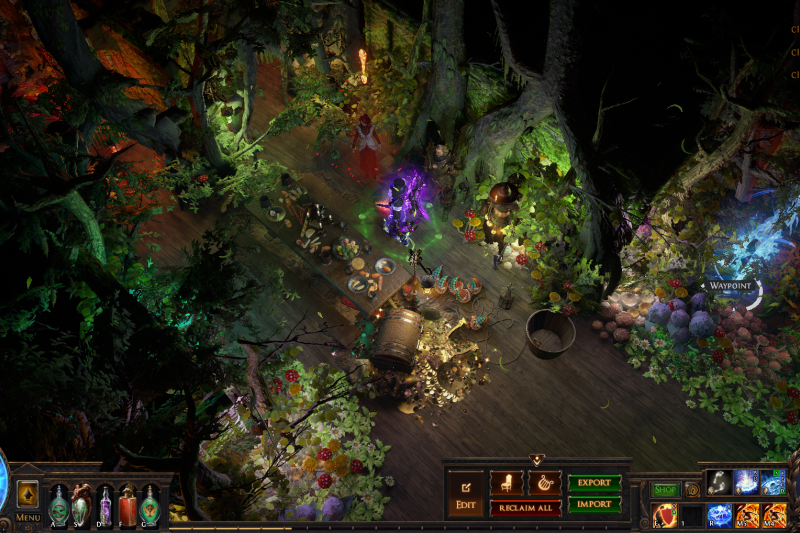The width and height of the screenshot is (800, 533).
Task: Export the hideout layout
Action: (594, 483)
